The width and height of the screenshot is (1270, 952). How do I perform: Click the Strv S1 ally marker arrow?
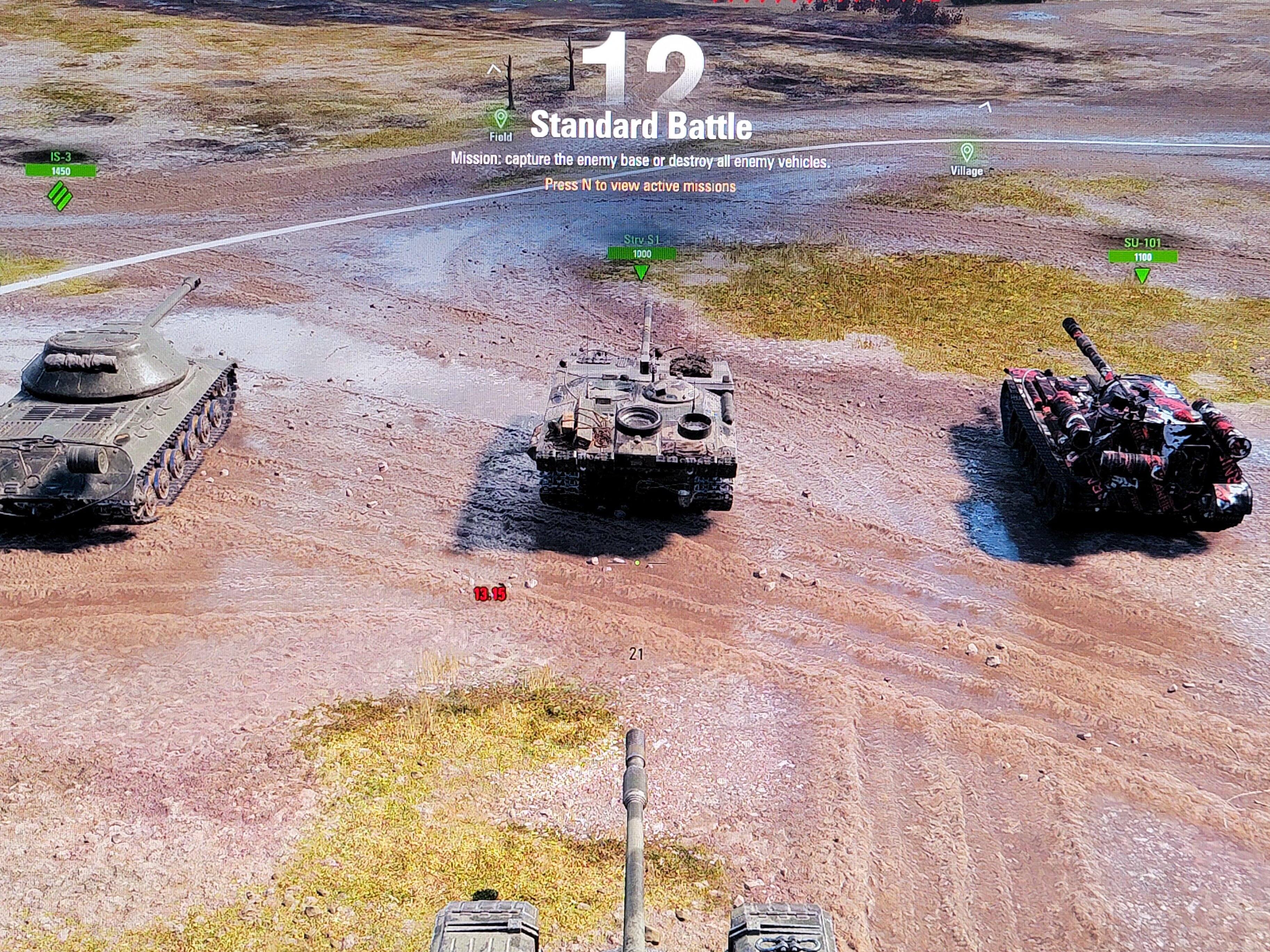coord(641,272)
